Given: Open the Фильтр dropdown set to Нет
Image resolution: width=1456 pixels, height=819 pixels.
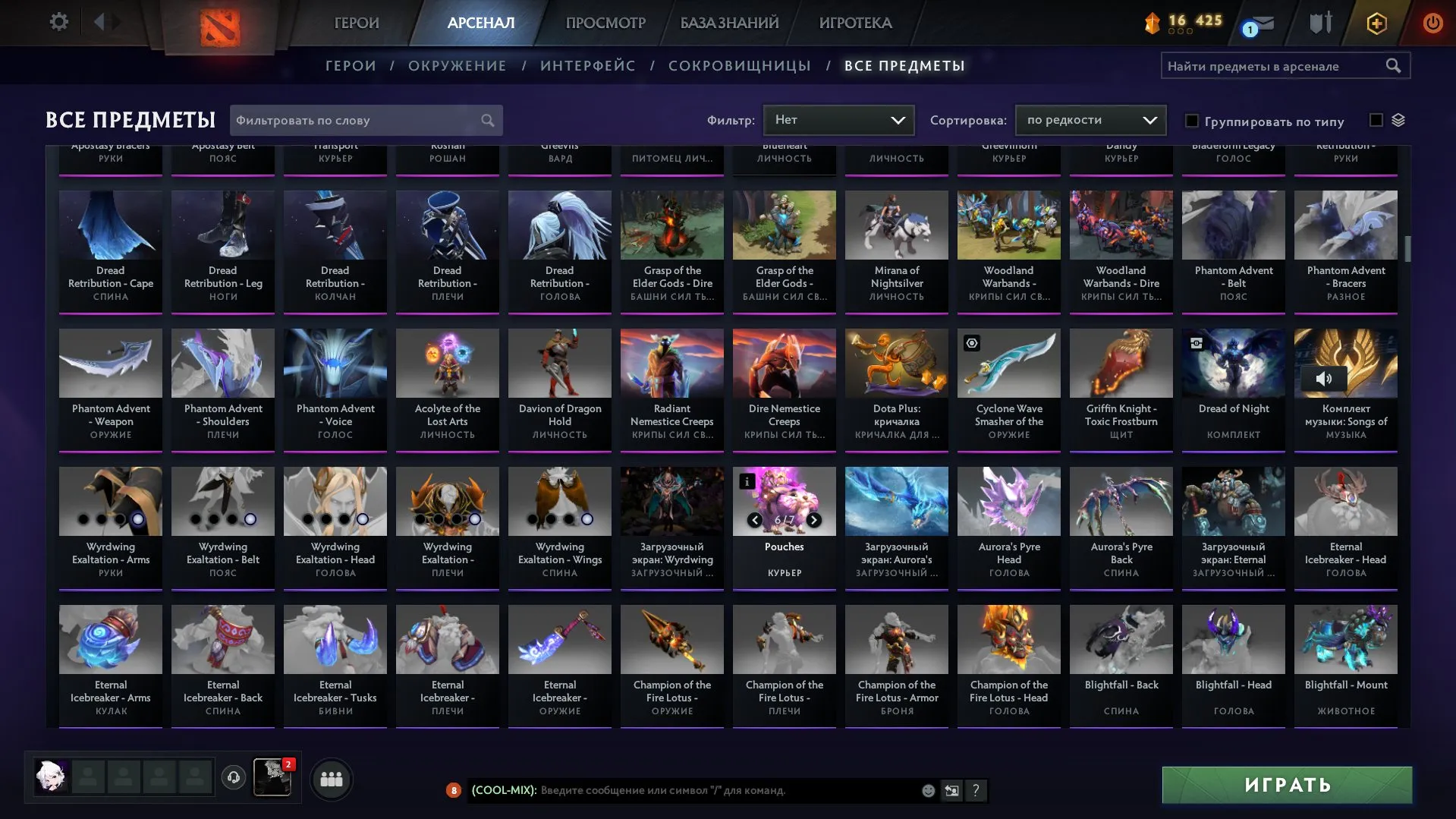Looking at the screenshot, I should [838, 119].
